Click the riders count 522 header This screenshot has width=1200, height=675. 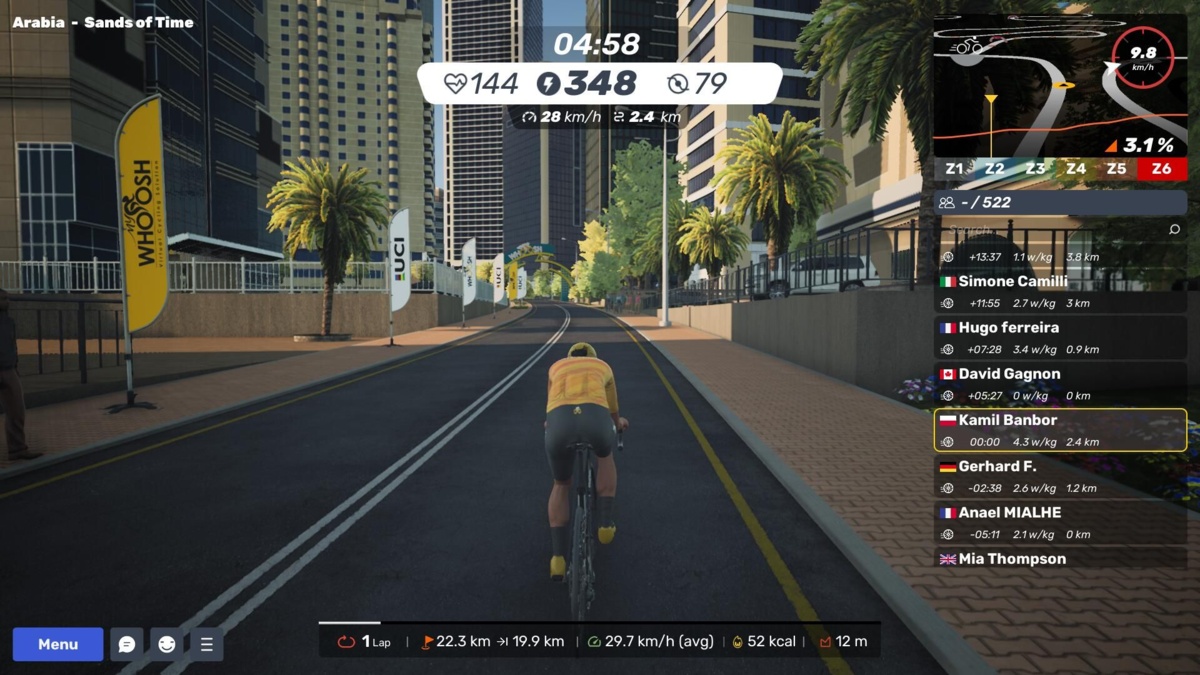coord(1060,202)
